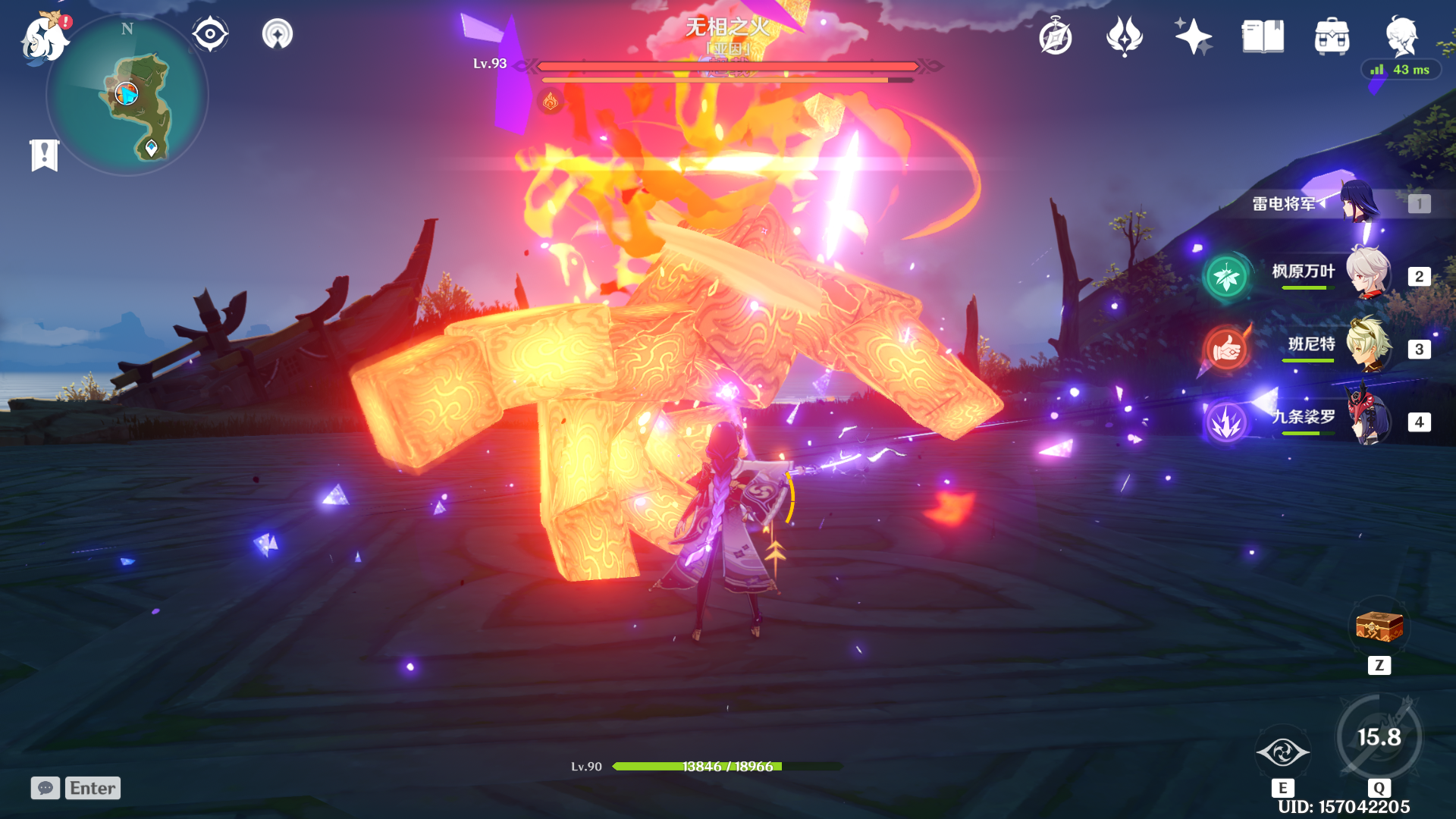Select Raiden Shogun (雷电将军) party slot
Viewport: 1456px width, 819px height.
(x=1360, y=203)
